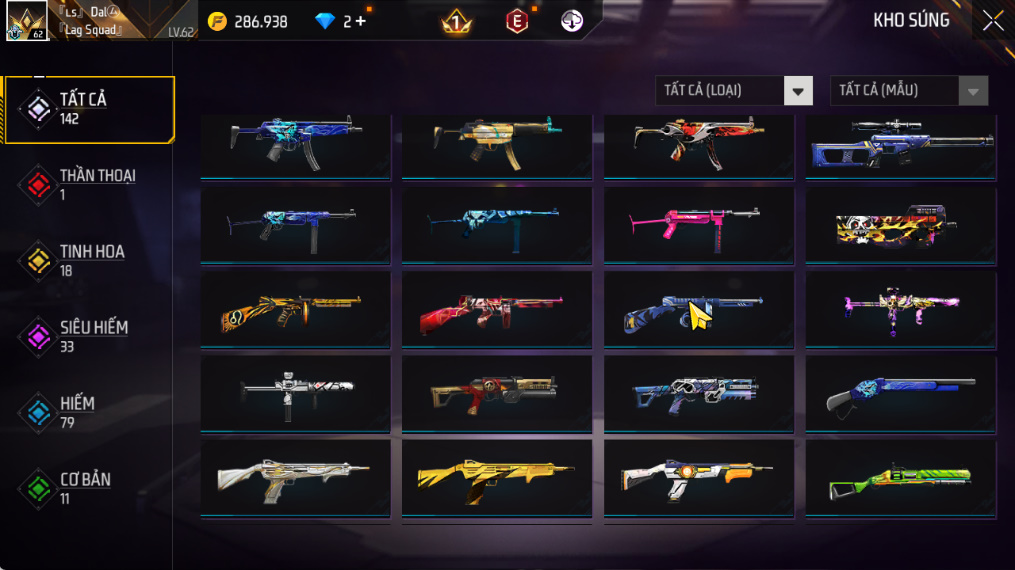Select the skull-pattern yellow P90 skin
Screen dimensions: 1015x570
tap(900, 229)
